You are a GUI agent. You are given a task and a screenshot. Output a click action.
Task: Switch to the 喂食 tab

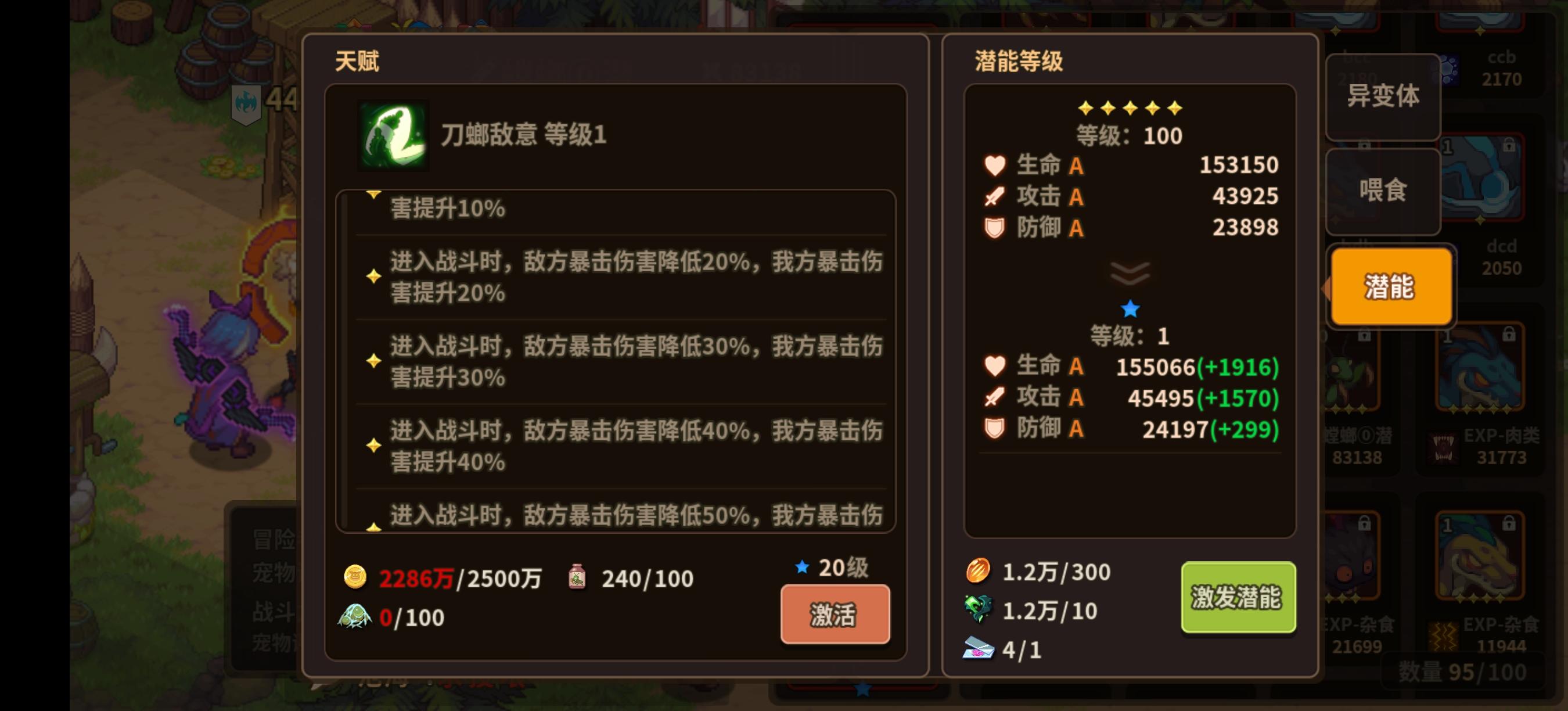tap(1383, 191)
